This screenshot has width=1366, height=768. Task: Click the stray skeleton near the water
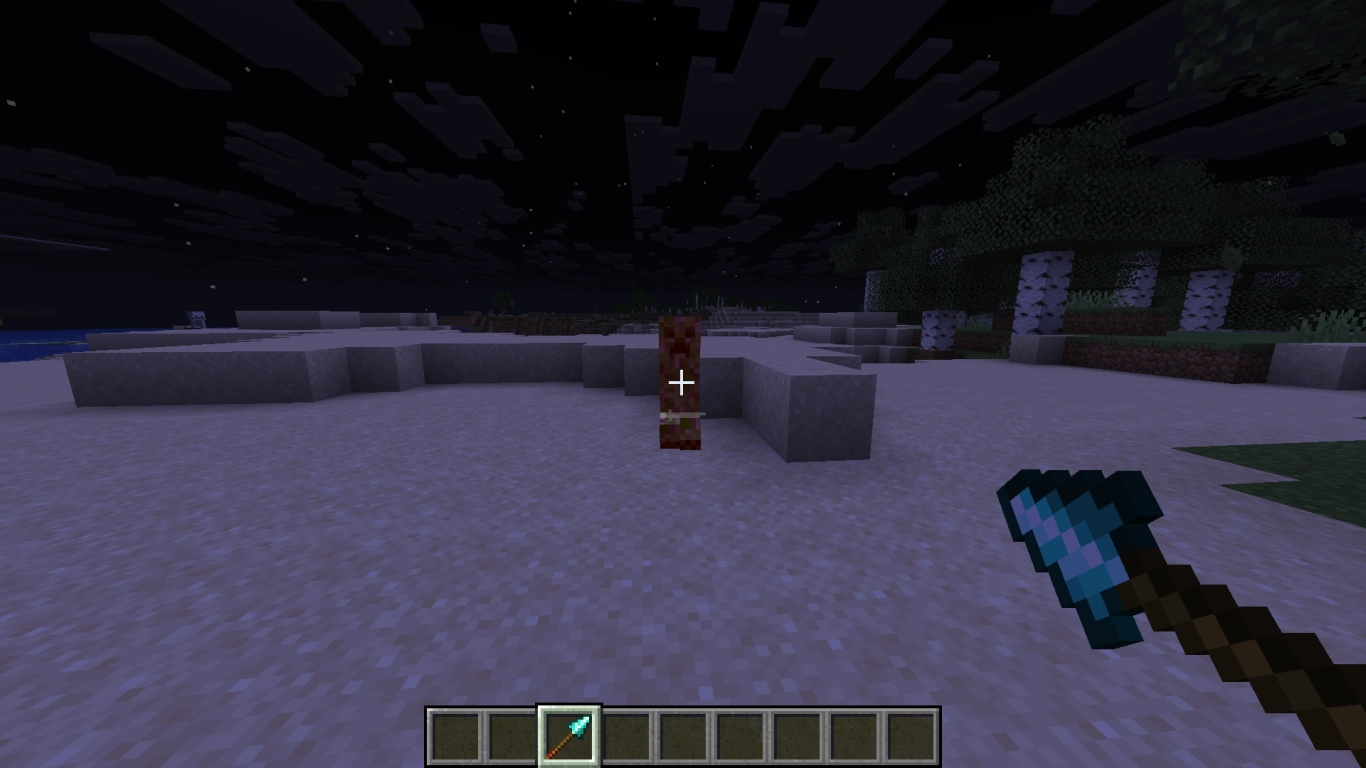[x=196, y=318]
